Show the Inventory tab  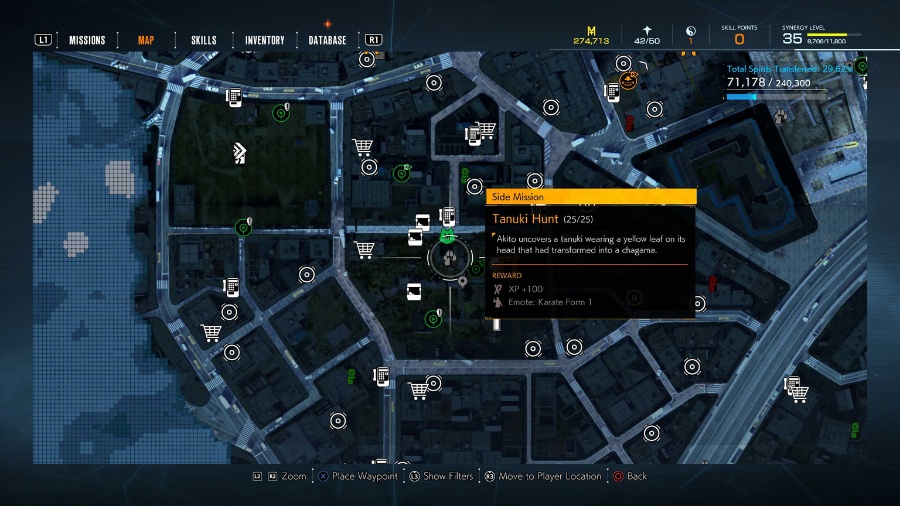265,41
